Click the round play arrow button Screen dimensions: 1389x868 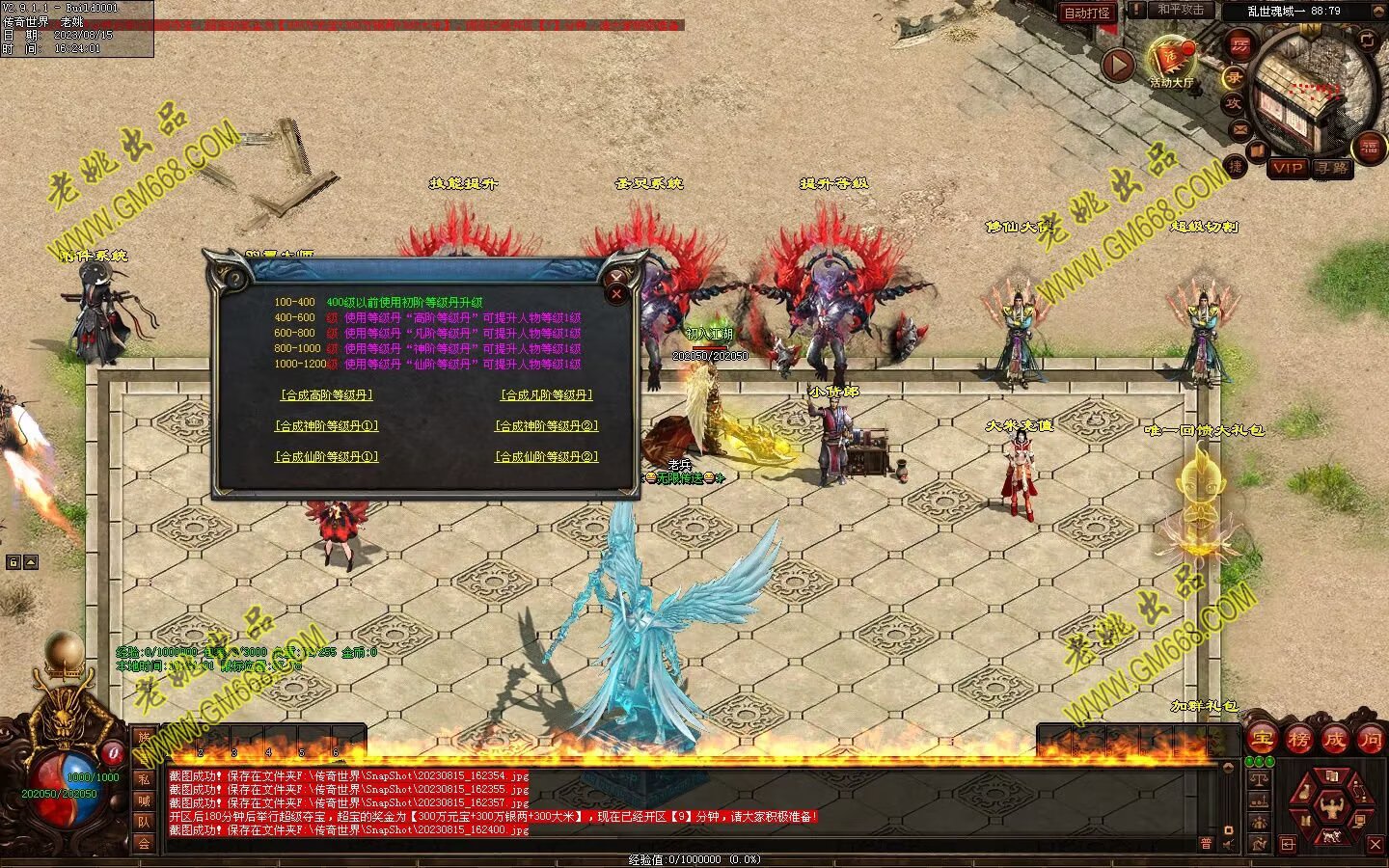click(x=1118, y=66)
